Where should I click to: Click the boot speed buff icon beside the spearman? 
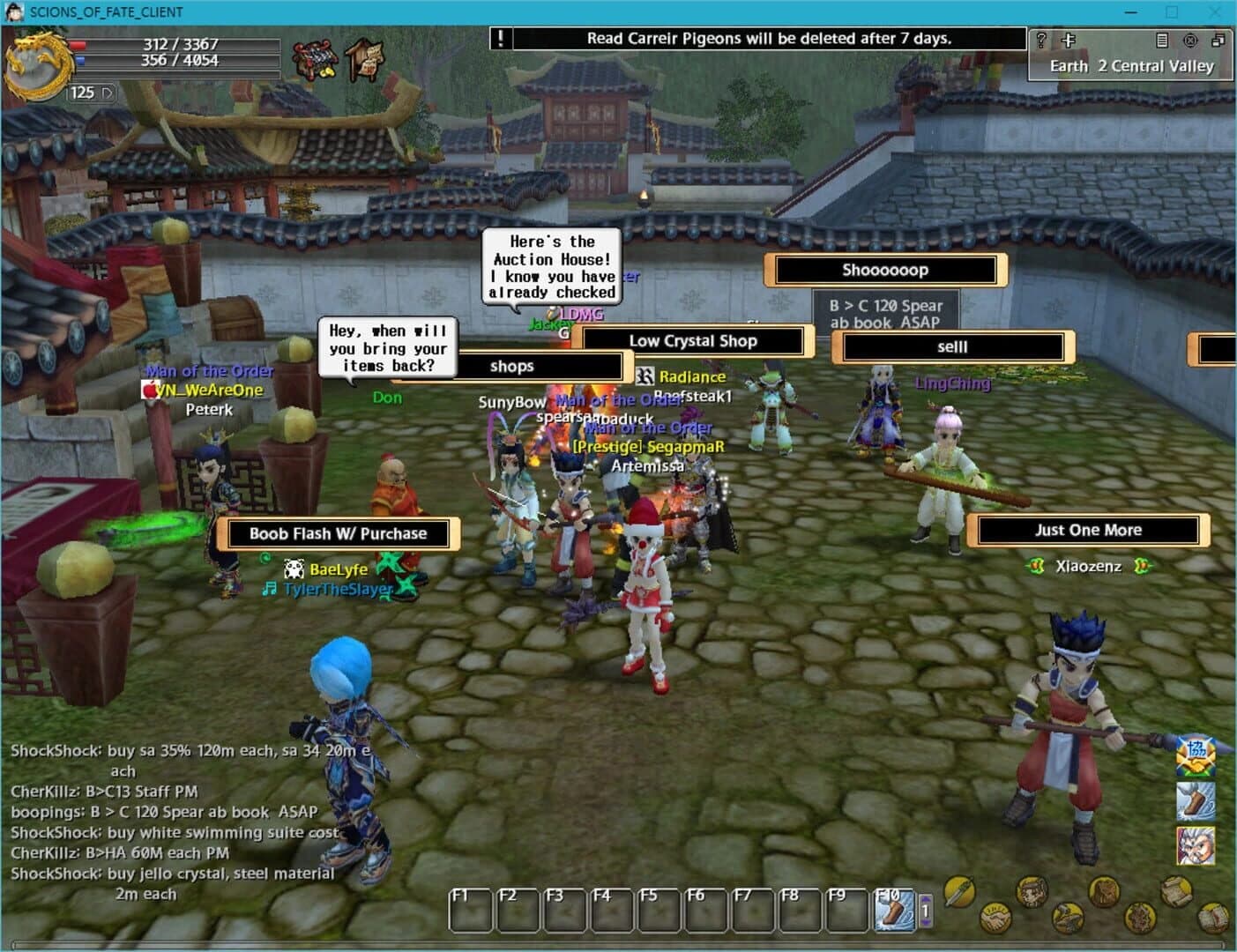(1196, 801)
